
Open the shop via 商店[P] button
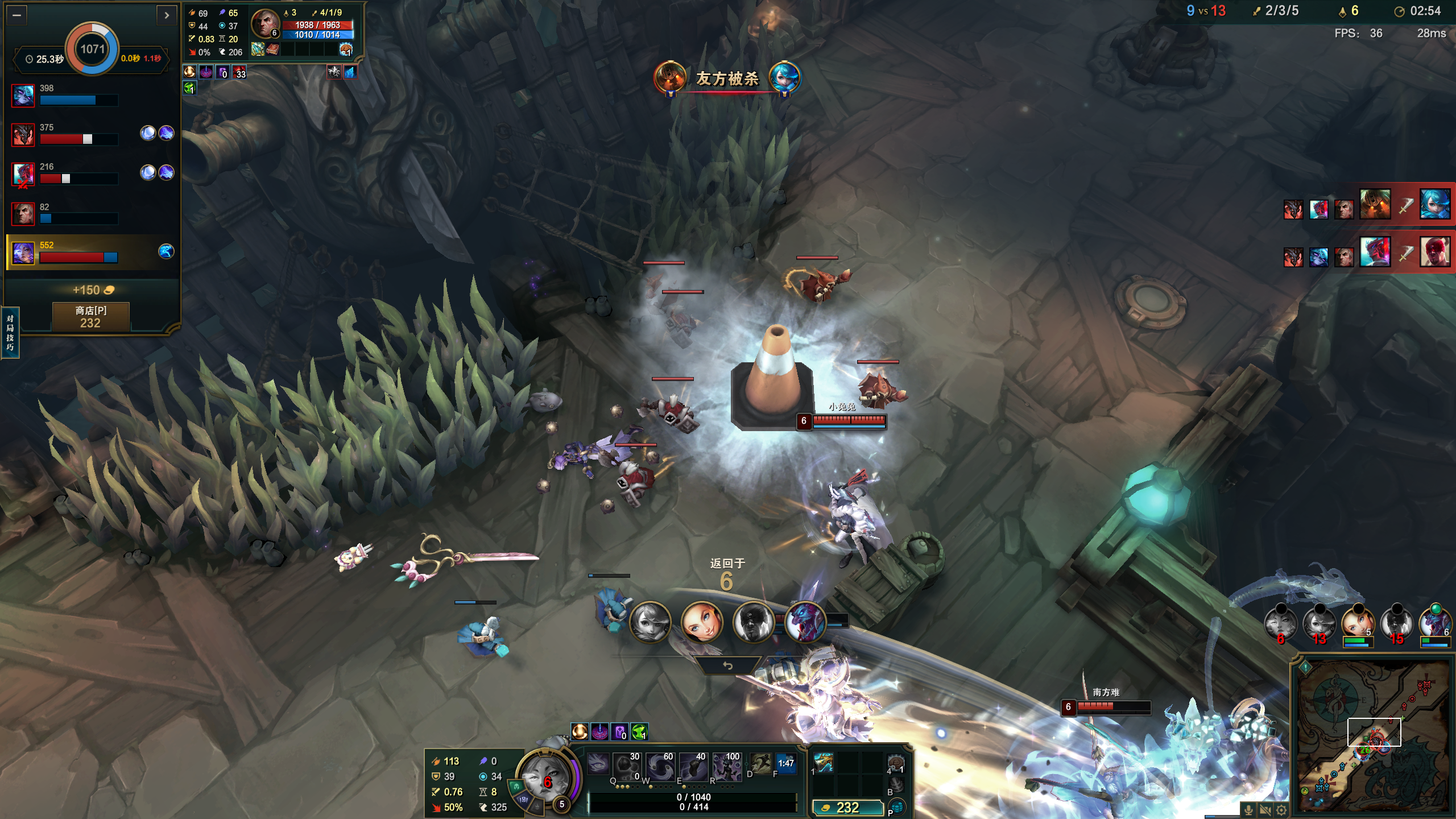[x=90, y=316]
